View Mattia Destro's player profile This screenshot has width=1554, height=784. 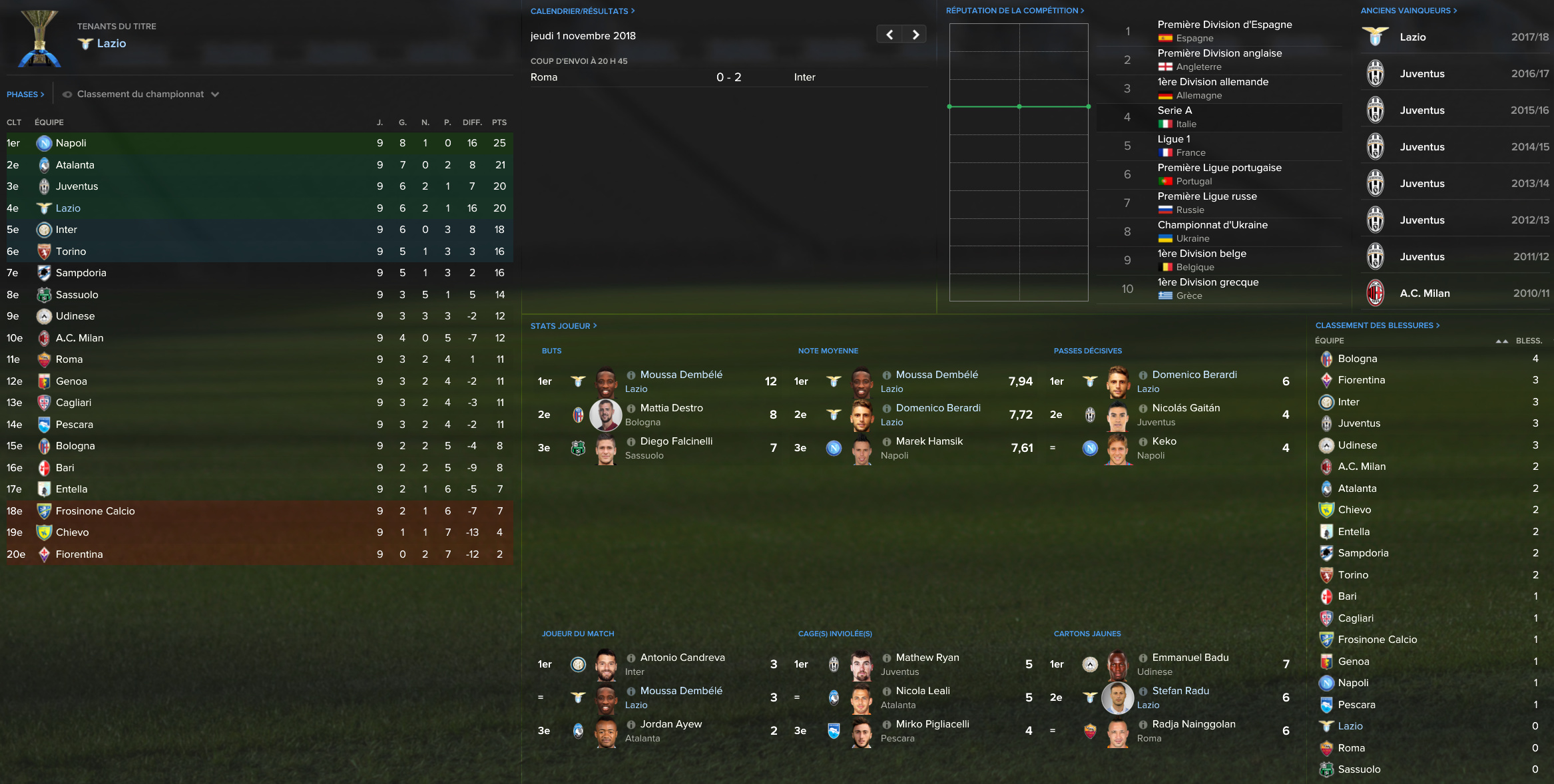[x=671, y=408]
